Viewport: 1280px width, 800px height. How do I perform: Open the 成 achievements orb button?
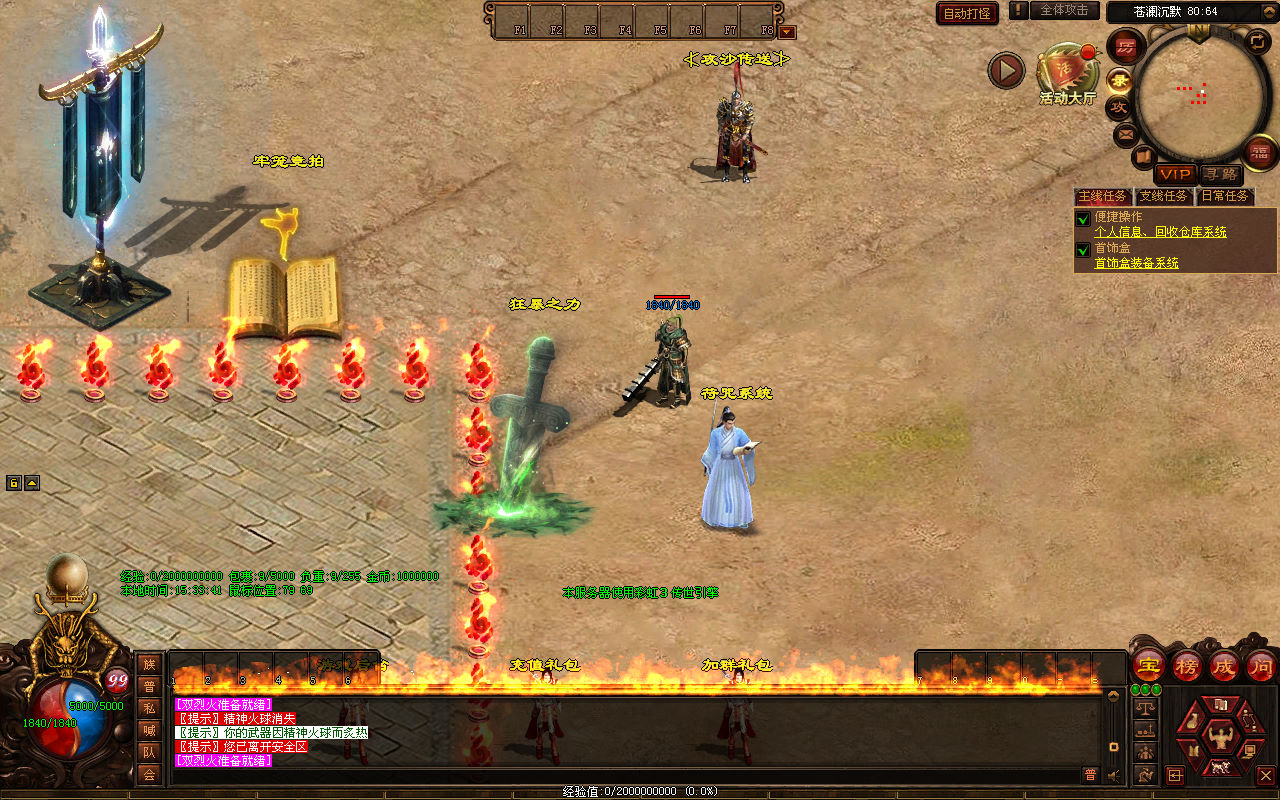[1224, 665]
